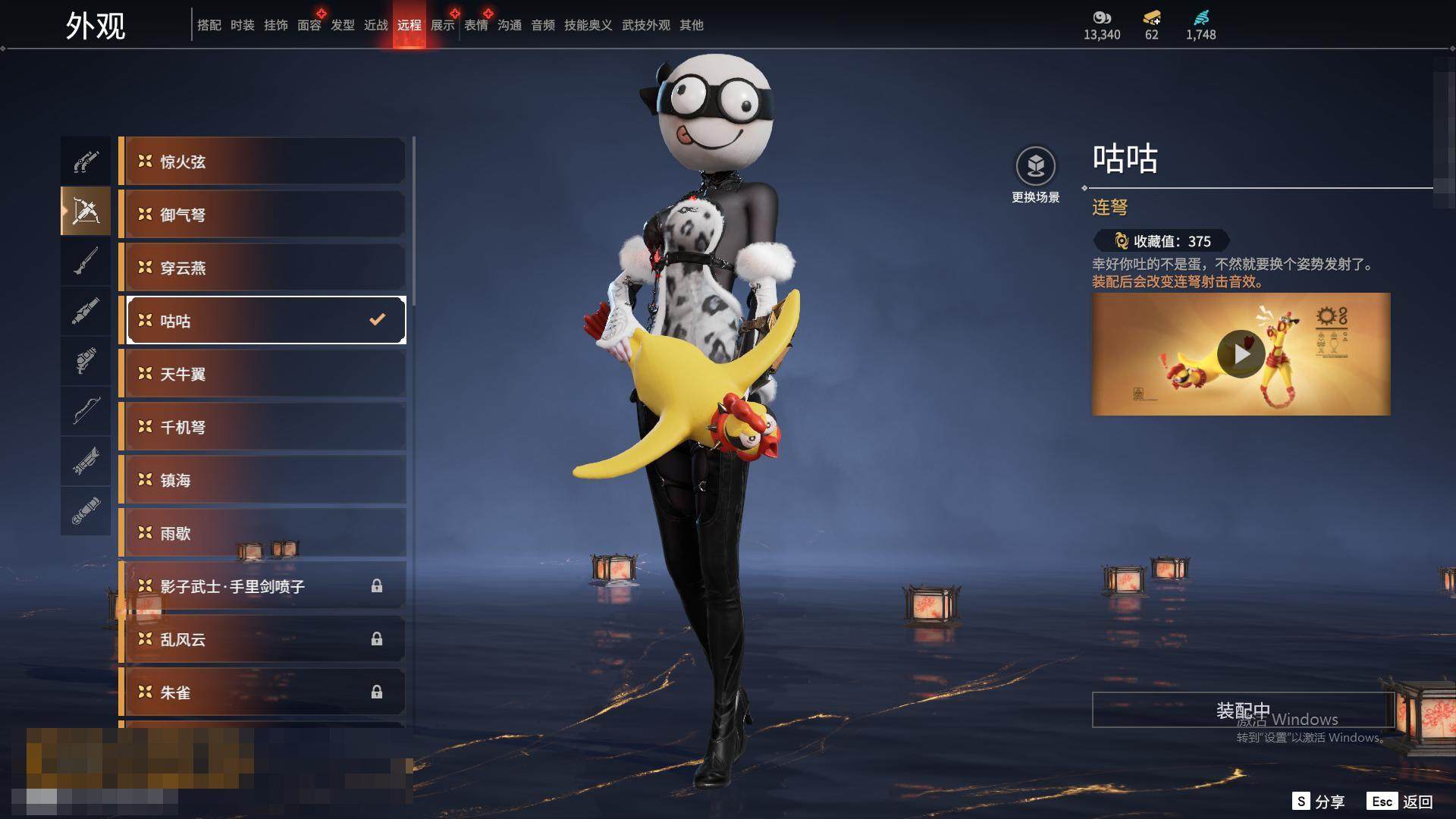Choose the 千机弩 skin entry
This screenshot has width=1456, height=819.
click(262, 427)
